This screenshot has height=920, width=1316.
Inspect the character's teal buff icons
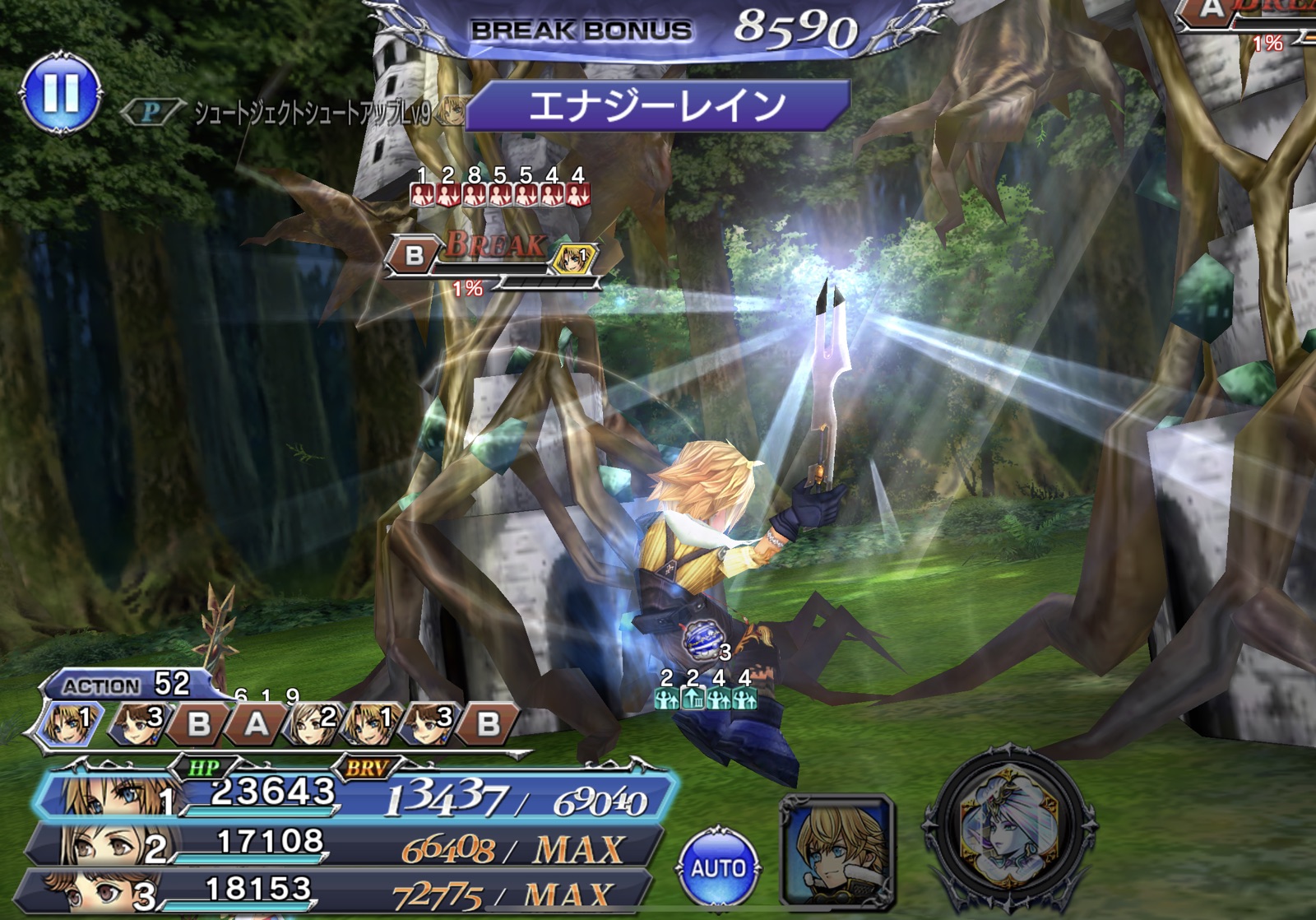pyautogui.click(x=705, y=699)
